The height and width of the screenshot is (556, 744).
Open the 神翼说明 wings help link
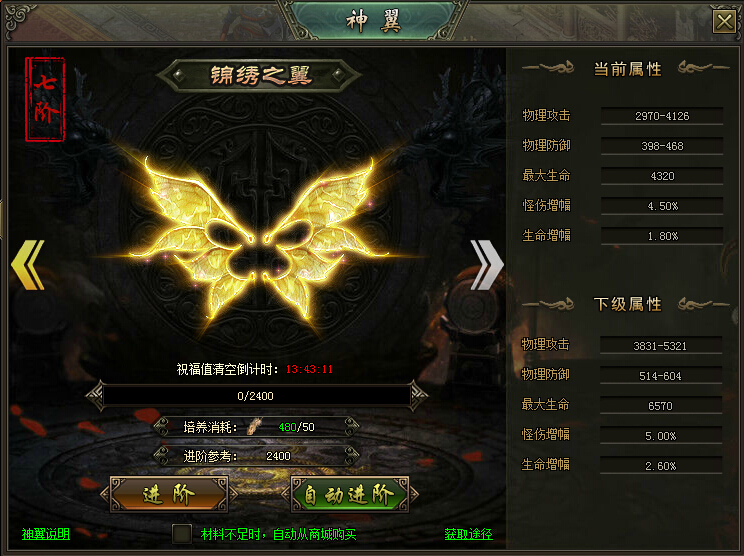(x=46, y=534)
